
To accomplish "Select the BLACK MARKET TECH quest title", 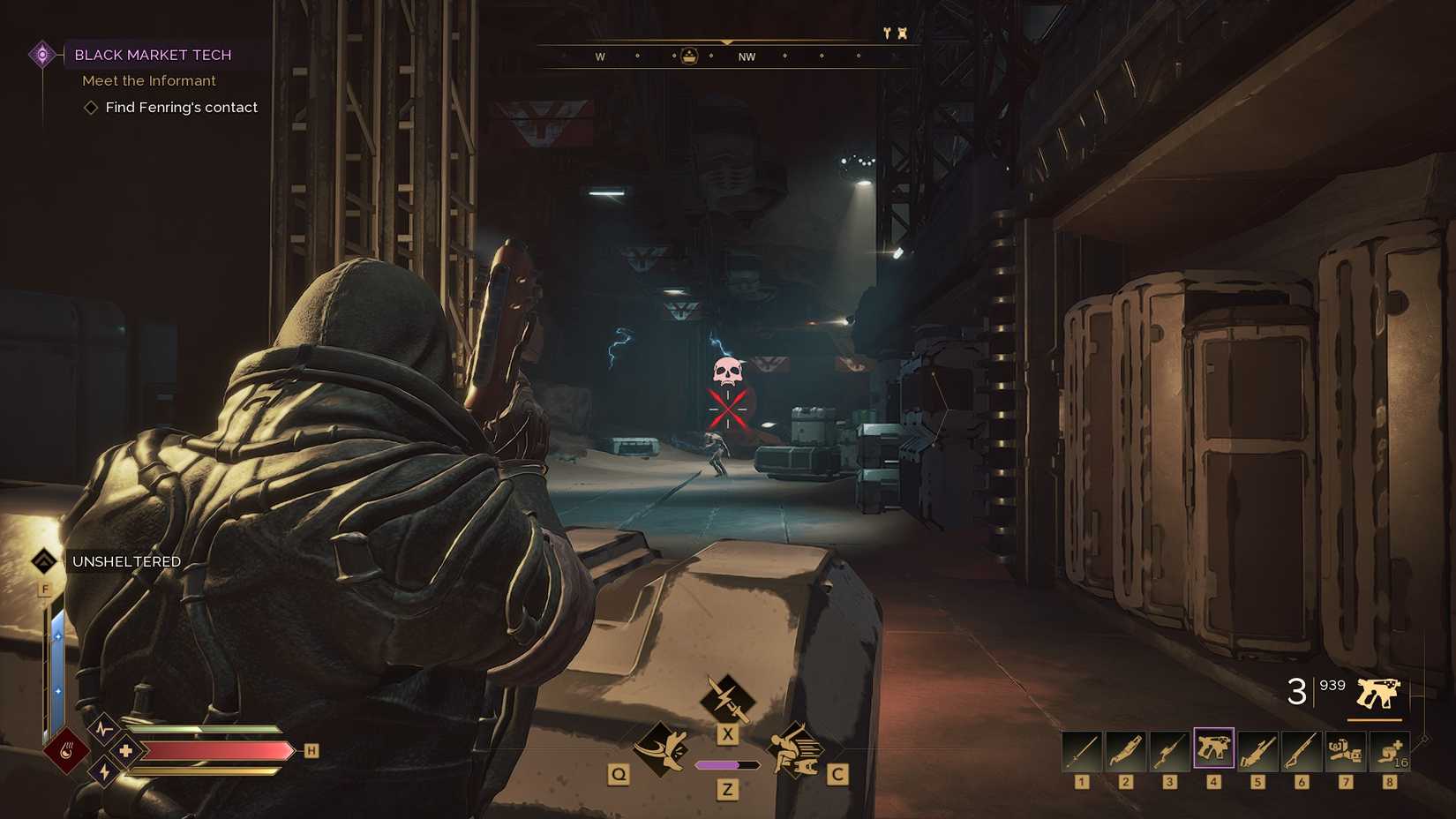I will (x=152, y=55).
